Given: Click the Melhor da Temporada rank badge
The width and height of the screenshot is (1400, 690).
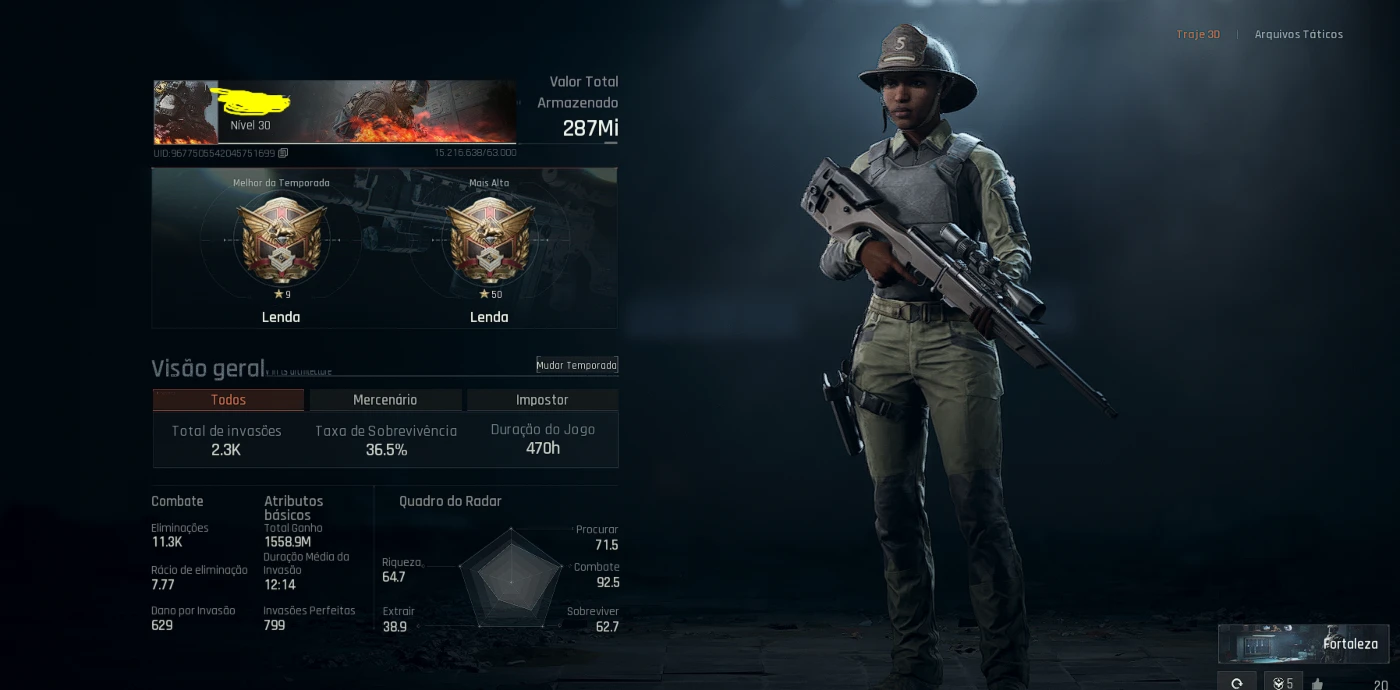Looking at the screenshot, I should (281, 241).
